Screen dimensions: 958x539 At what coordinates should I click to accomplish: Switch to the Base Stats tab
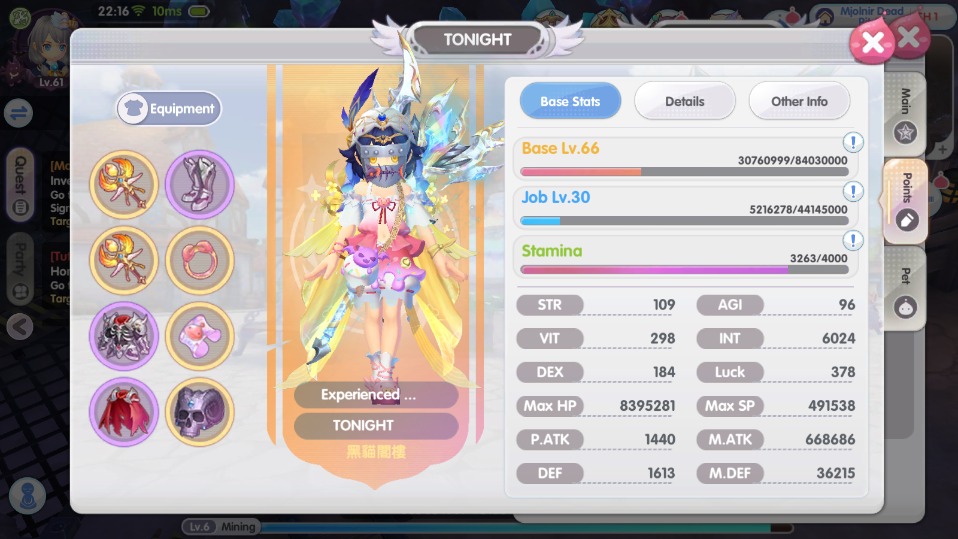pos(570,101)
